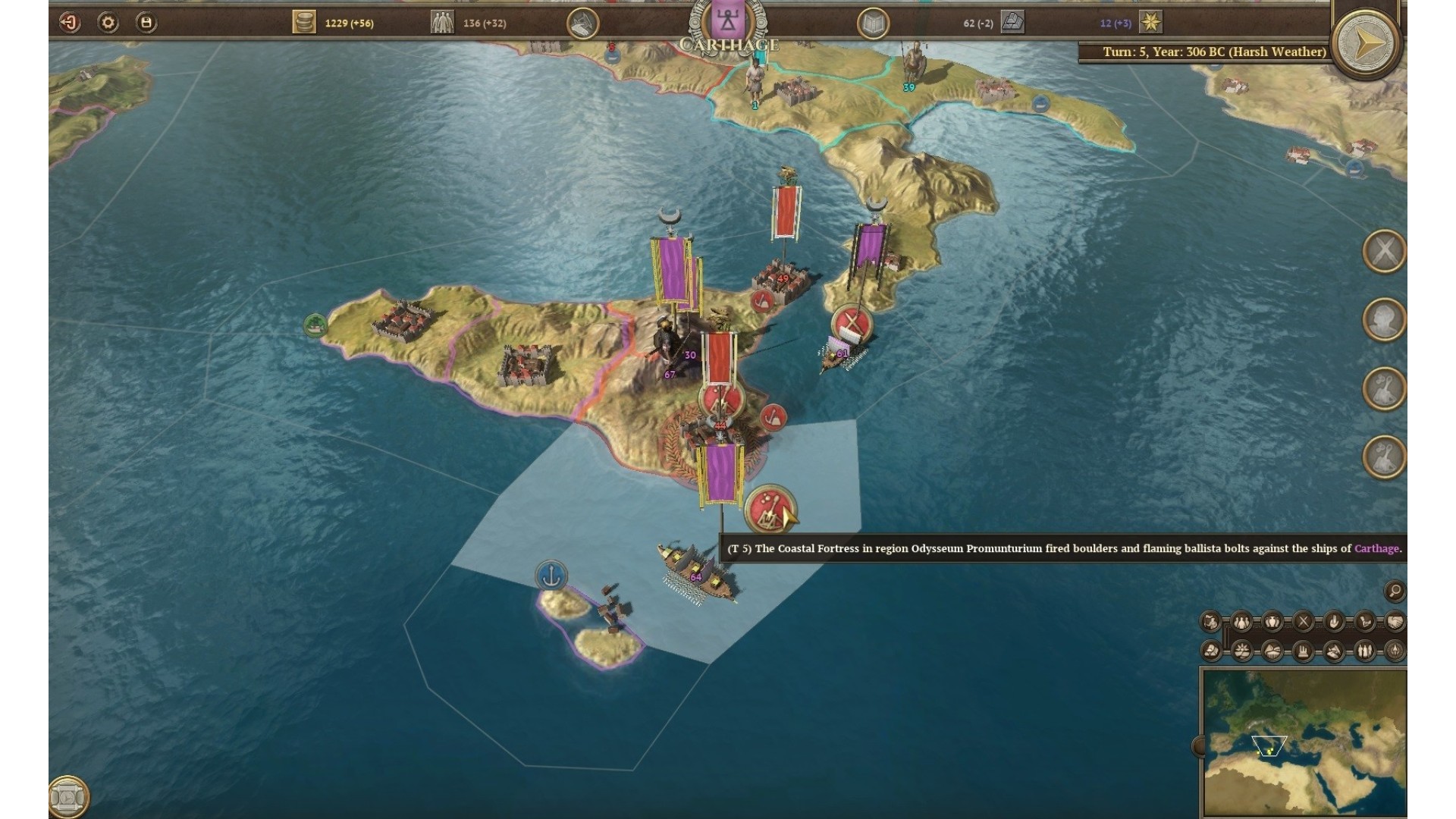Select the handshake diplomacy map filter
The width and height of the screenshot is (1456, 819).
1395,623
